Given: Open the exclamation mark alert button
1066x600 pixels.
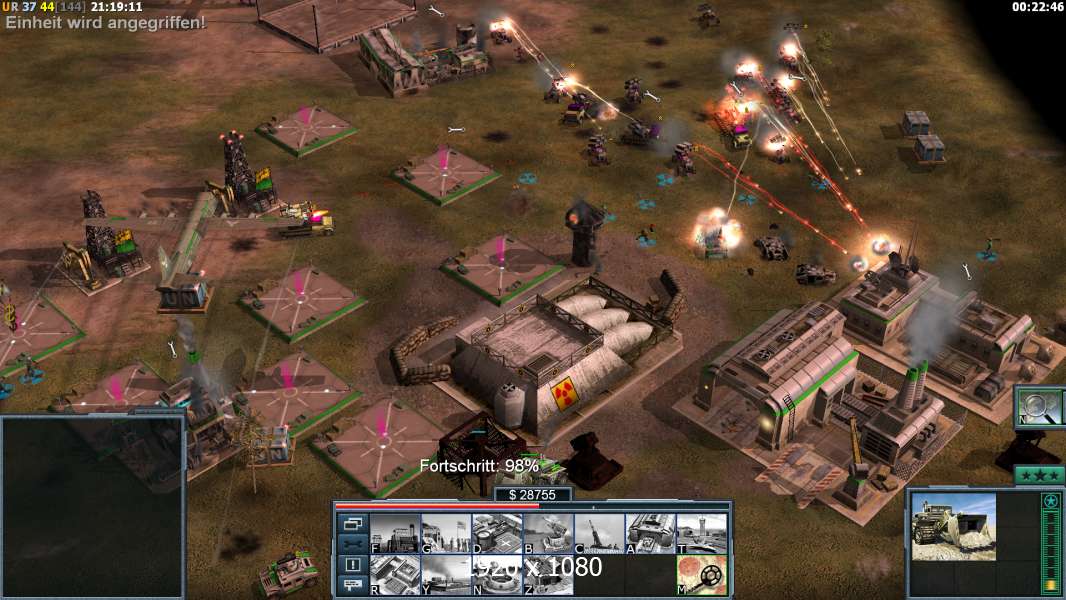Looking at the screenshot, I should point(353,565).
